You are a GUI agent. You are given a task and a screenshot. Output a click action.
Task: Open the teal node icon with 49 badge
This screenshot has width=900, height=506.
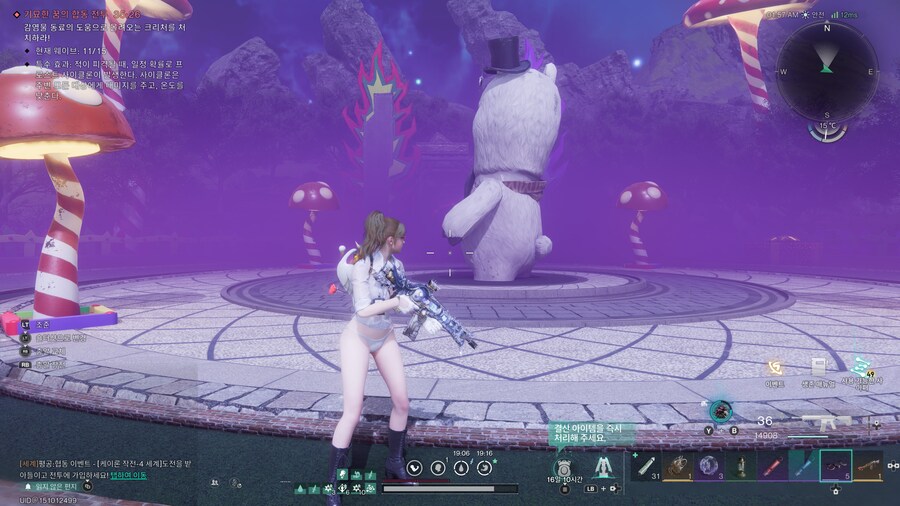tap(861, 367)
